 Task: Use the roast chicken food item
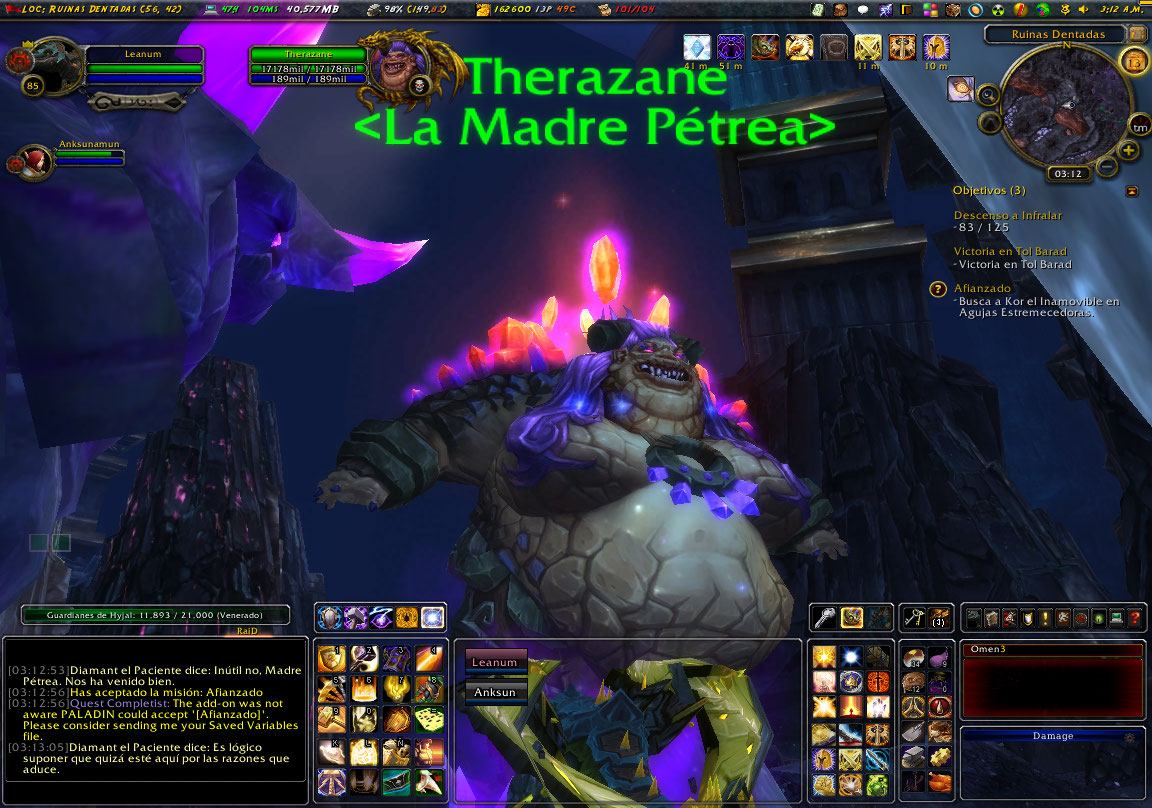[x=937, y=784]
